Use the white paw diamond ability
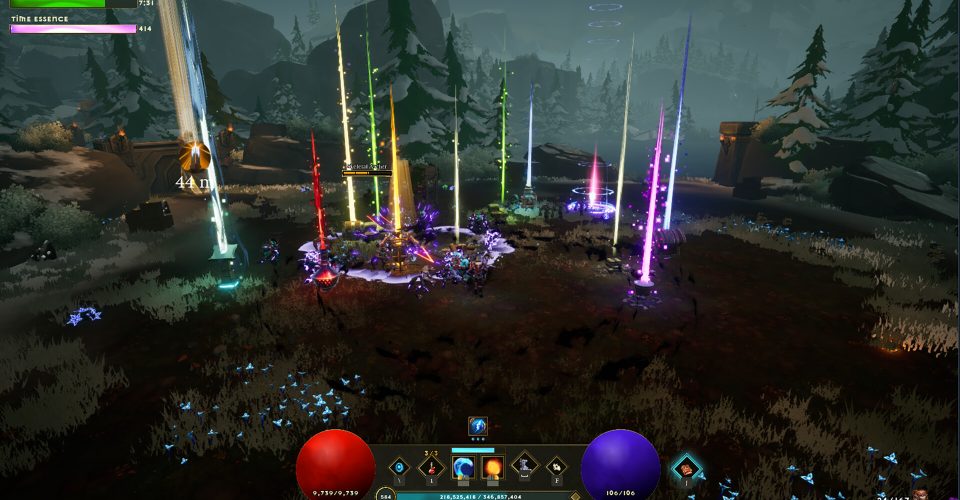The image size is (960, 500). 555,466
